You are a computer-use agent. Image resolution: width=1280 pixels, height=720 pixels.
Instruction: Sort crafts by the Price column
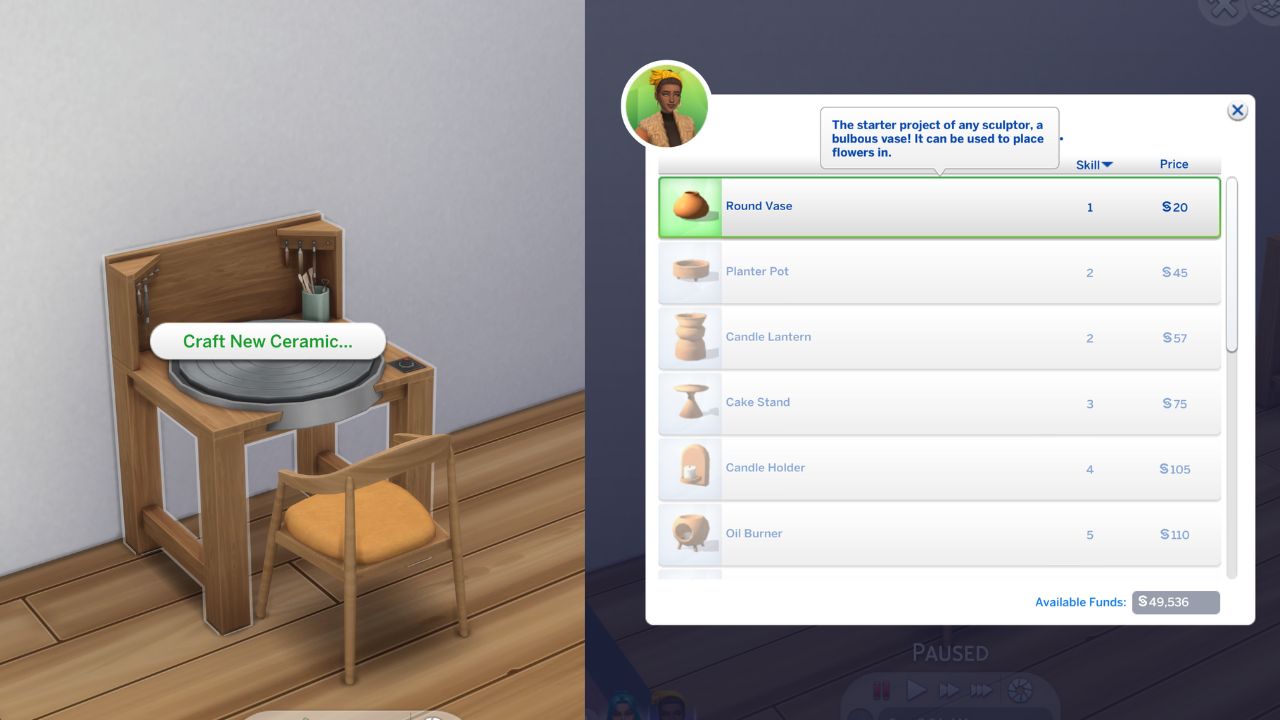pos(1173,164)
